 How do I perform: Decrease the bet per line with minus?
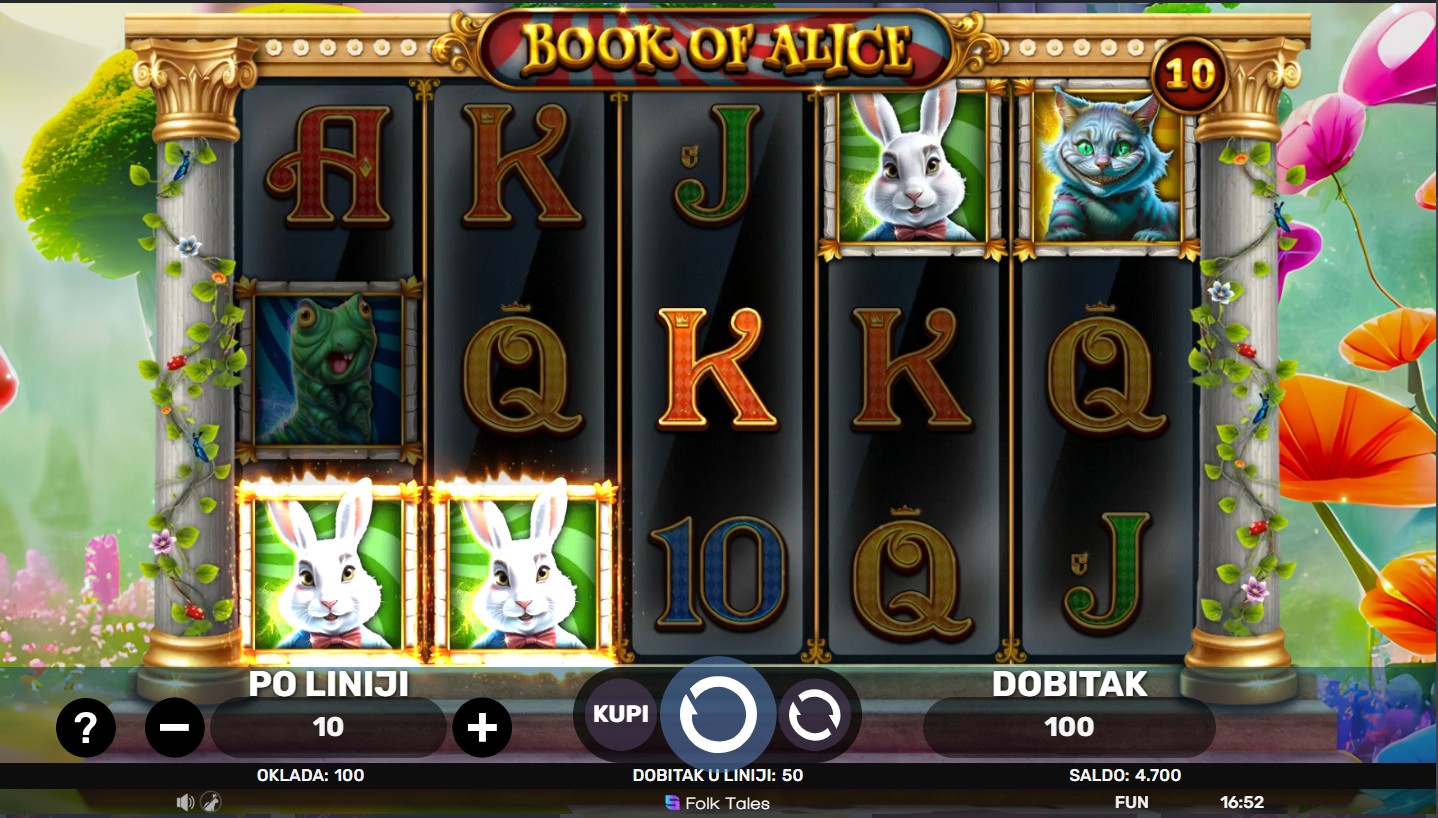tap(175, 727)
